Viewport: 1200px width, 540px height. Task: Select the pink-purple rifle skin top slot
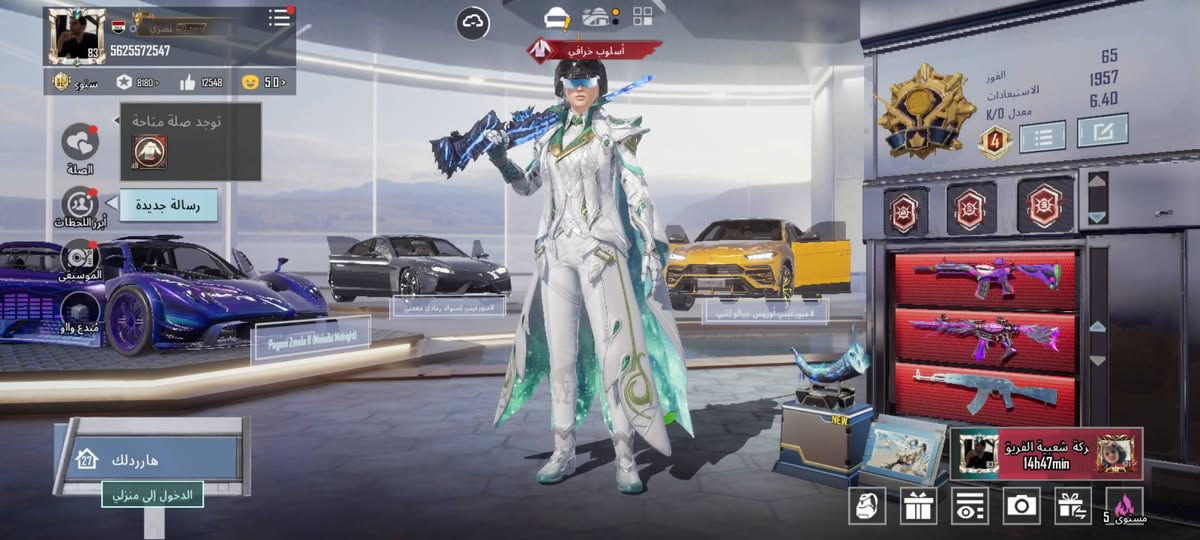click(x=985, y=278)
